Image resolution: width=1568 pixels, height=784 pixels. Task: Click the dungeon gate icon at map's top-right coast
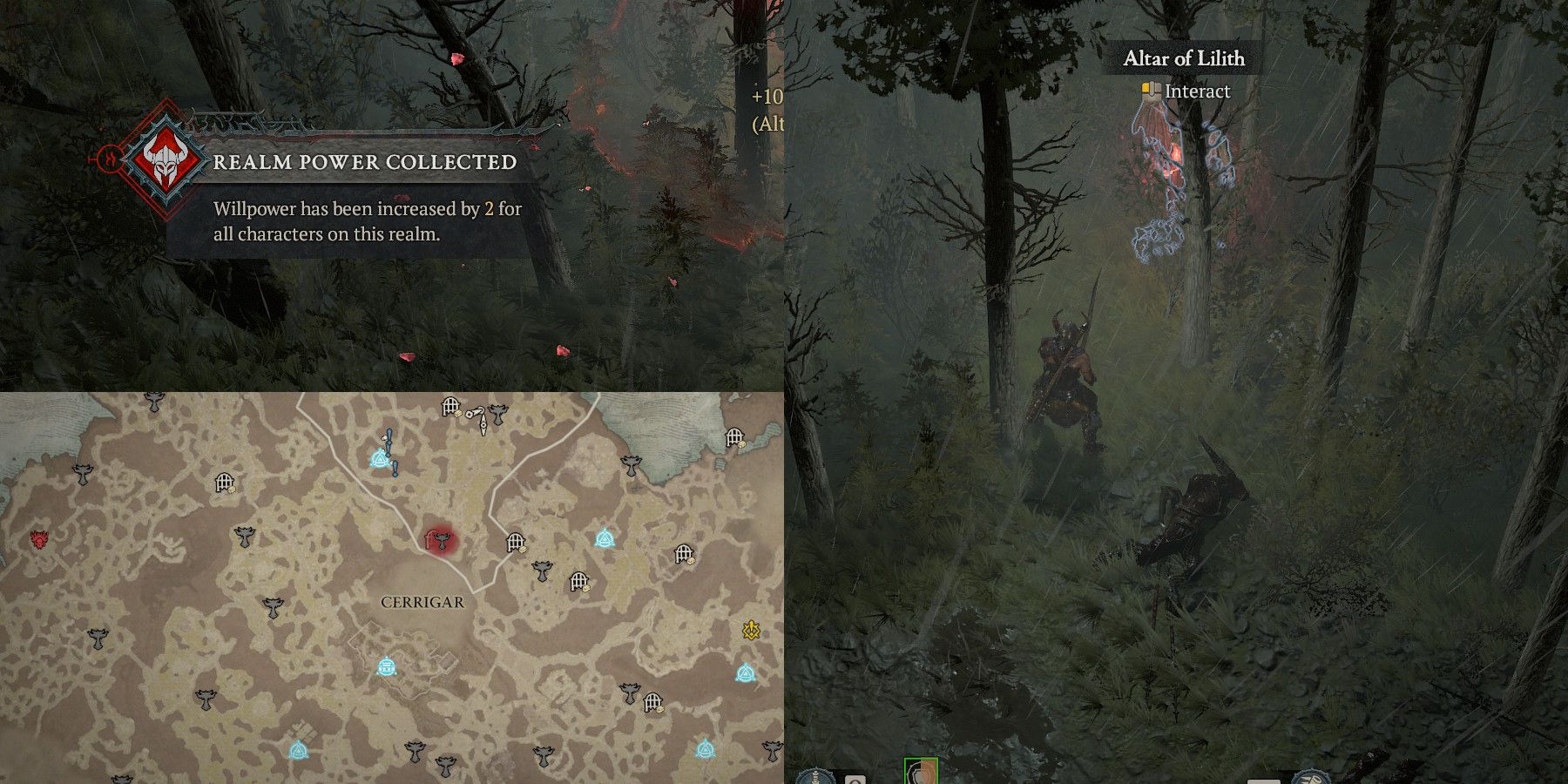pos(734,436)
